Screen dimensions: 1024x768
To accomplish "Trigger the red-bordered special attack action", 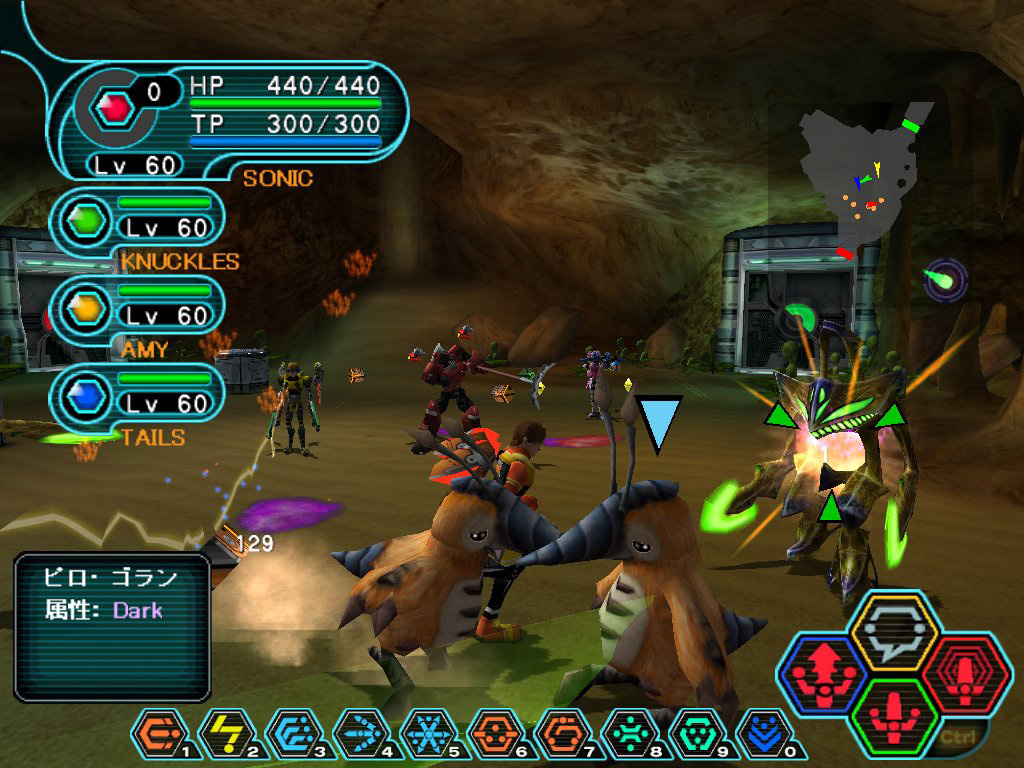I will (962, 673).
